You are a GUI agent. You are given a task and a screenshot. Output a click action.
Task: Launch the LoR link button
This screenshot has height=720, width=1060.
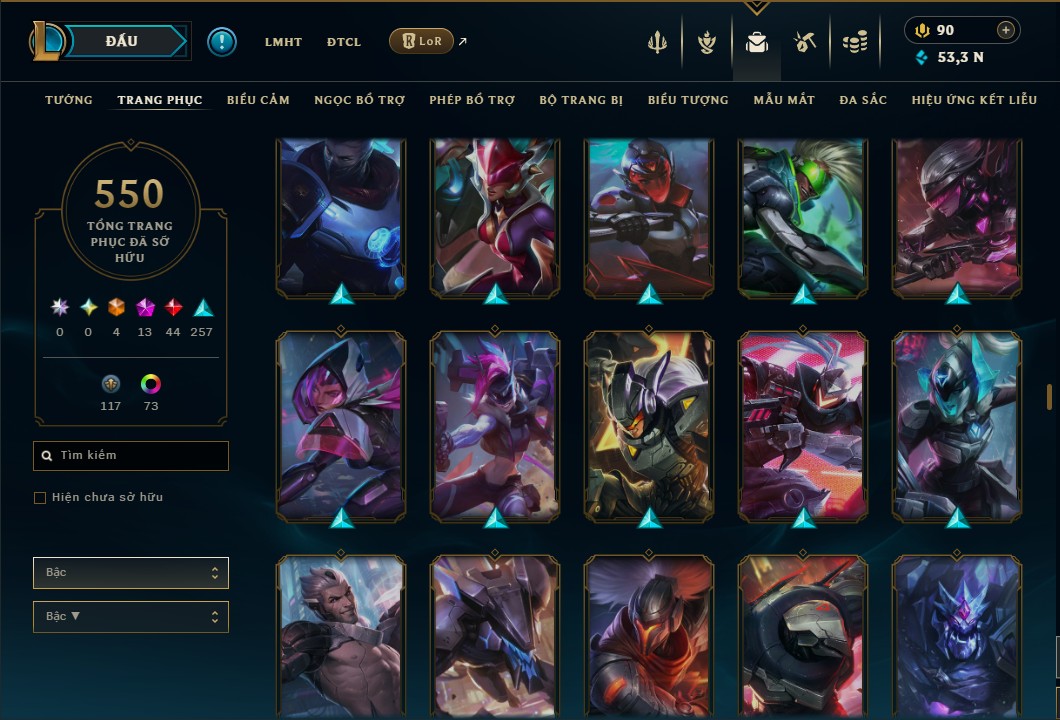(x=421, y=42)
